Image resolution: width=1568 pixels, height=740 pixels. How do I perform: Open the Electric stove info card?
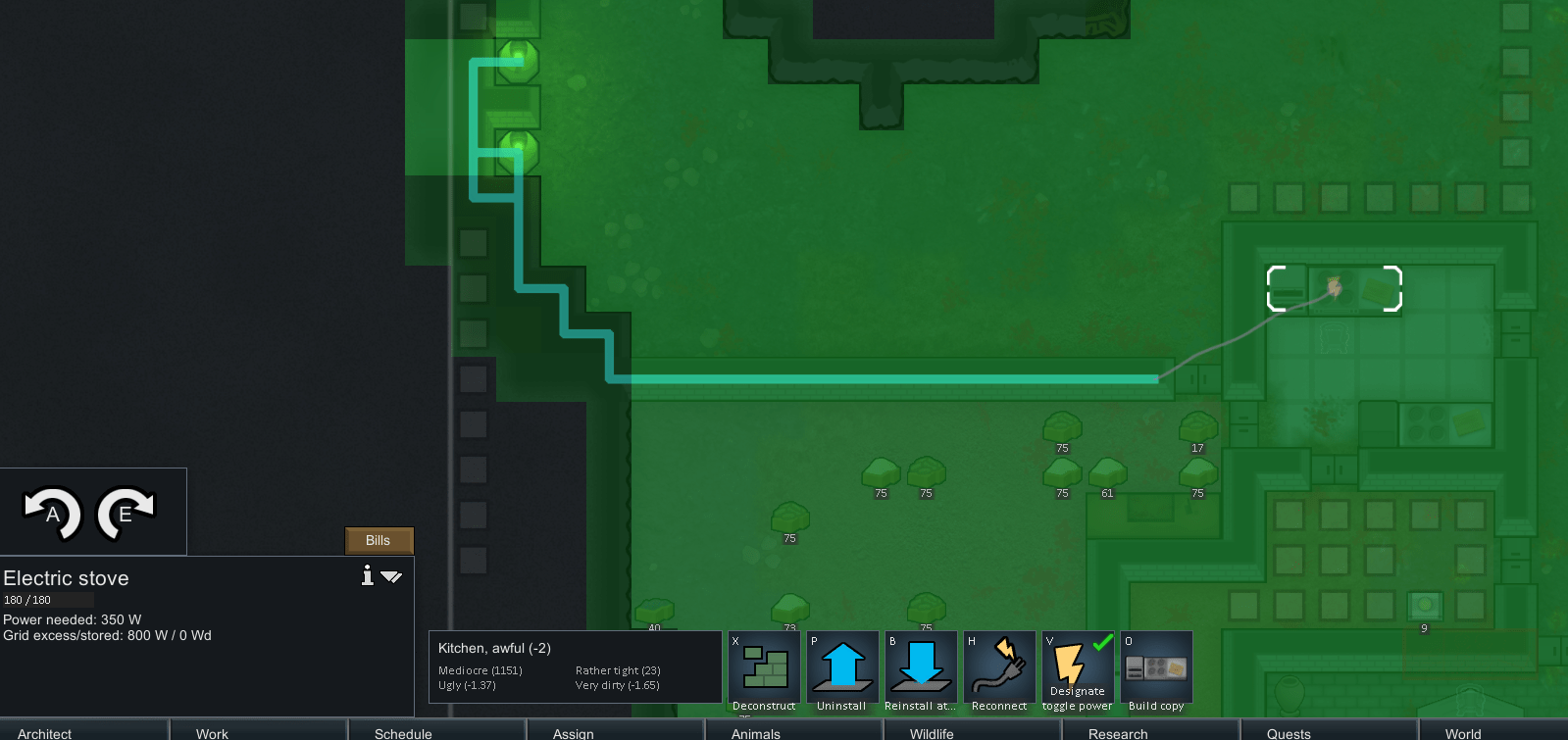click(367, 576)
